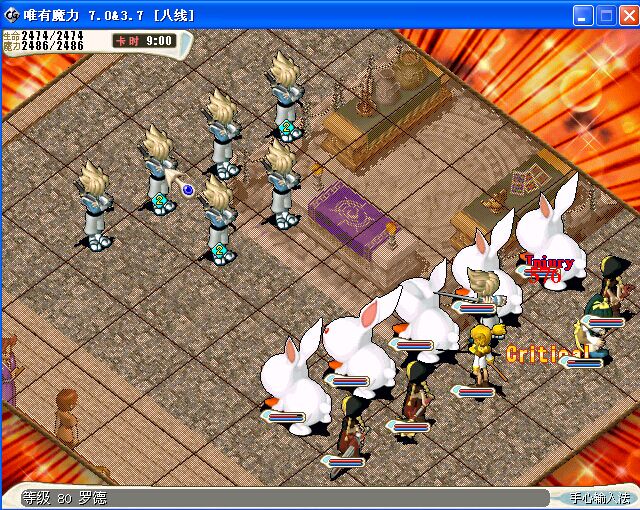Minimize the game window
The width and height of the screenshot is (640, 510).
[x=583, y=15]
